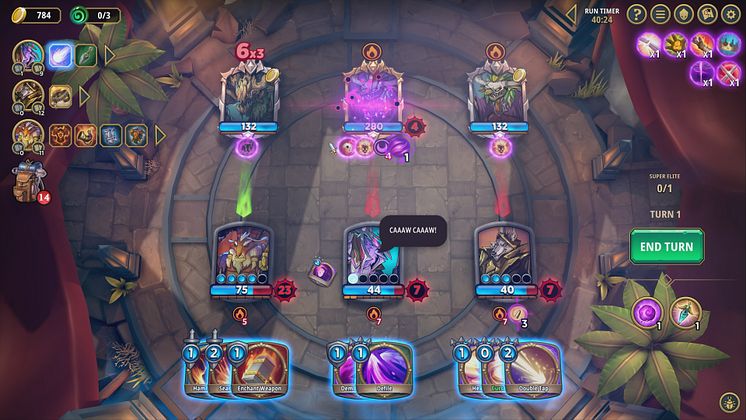Open the hamburger menu

[660, 14]
